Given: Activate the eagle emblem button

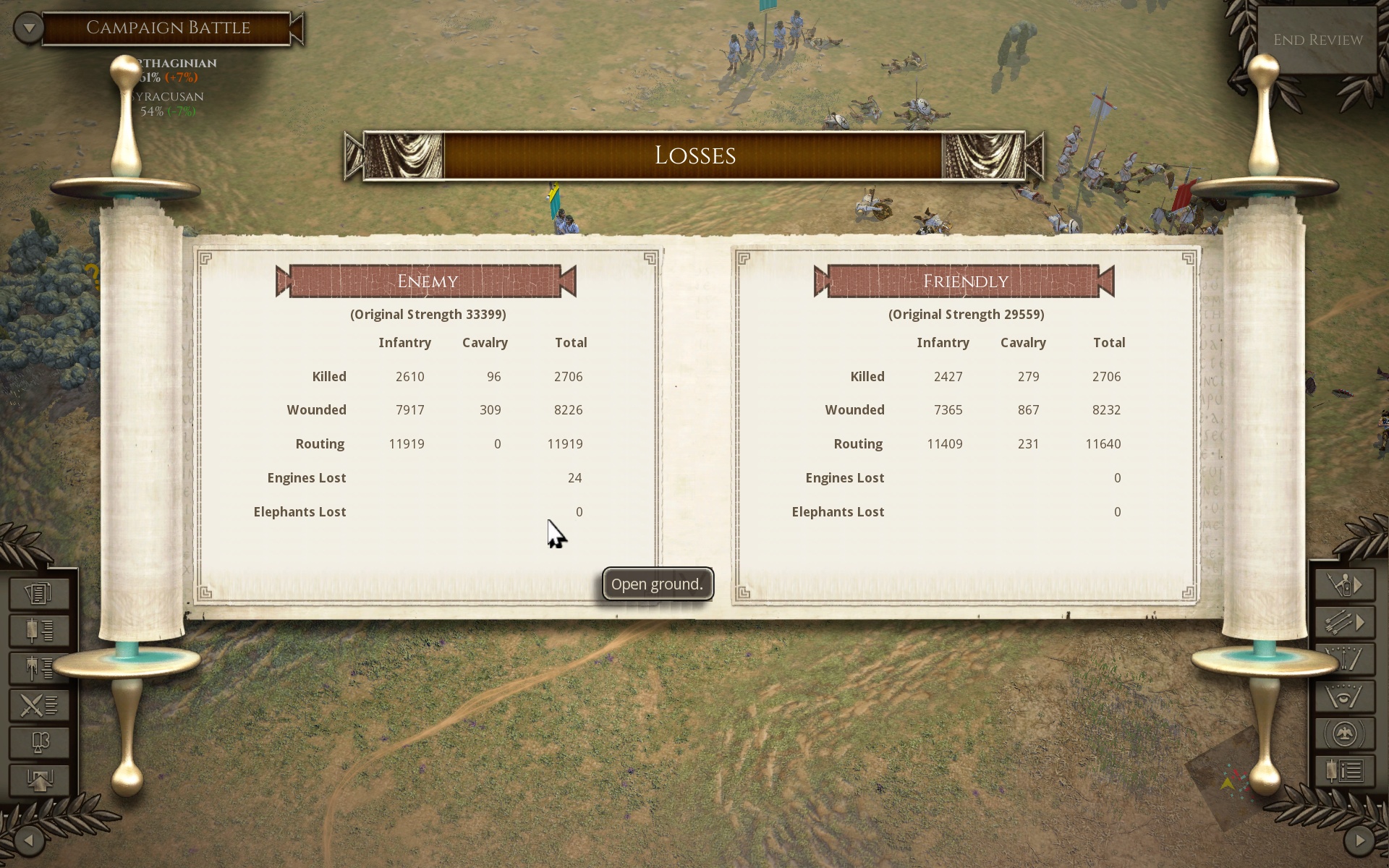Looking at the screenshot, I should [1345, 734].
